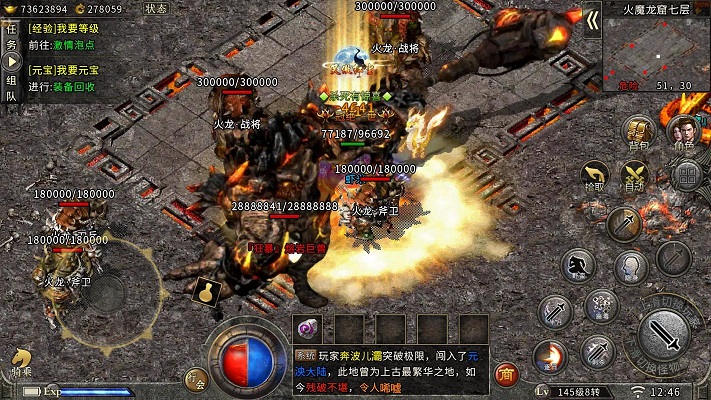This screenshot has height=400, width=711.
Task: Collapse the minimap with the arrow button
Action: point(592,20)
